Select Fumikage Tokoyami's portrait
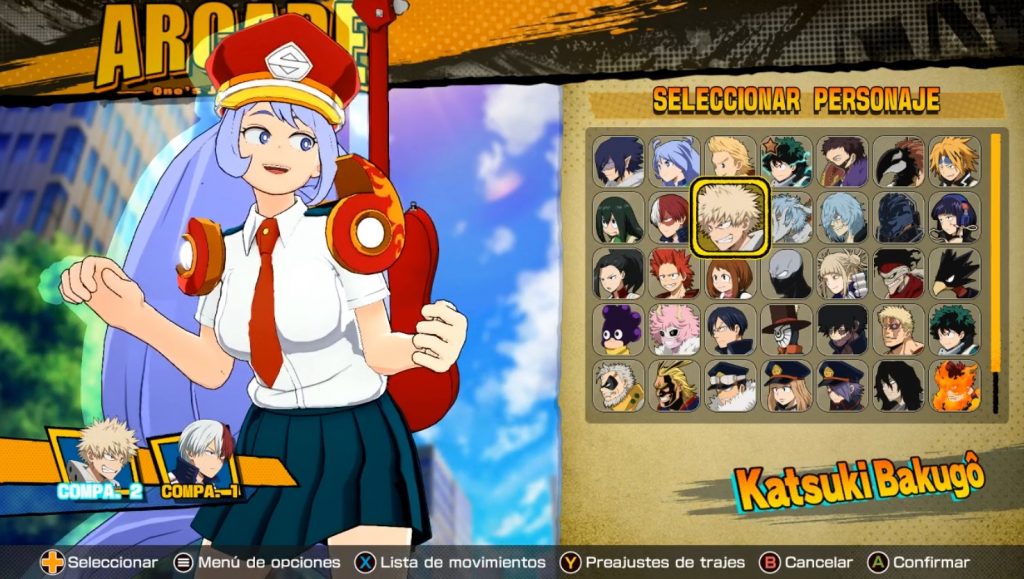This screenshot has height=579, width=1024. [x=954, y=274]
